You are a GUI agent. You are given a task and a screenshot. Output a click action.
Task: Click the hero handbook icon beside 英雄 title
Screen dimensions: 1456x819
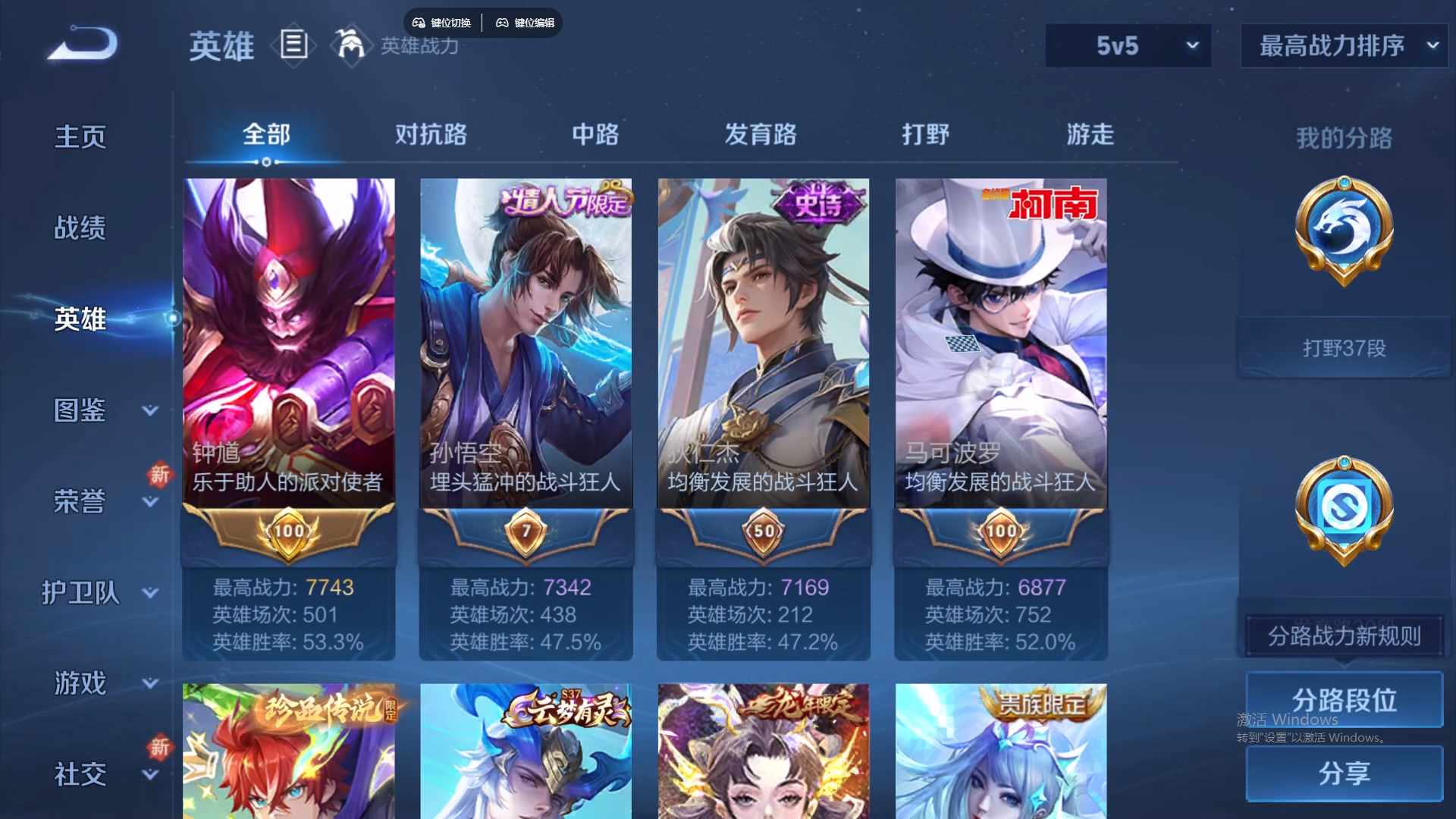tap(293, 45)
